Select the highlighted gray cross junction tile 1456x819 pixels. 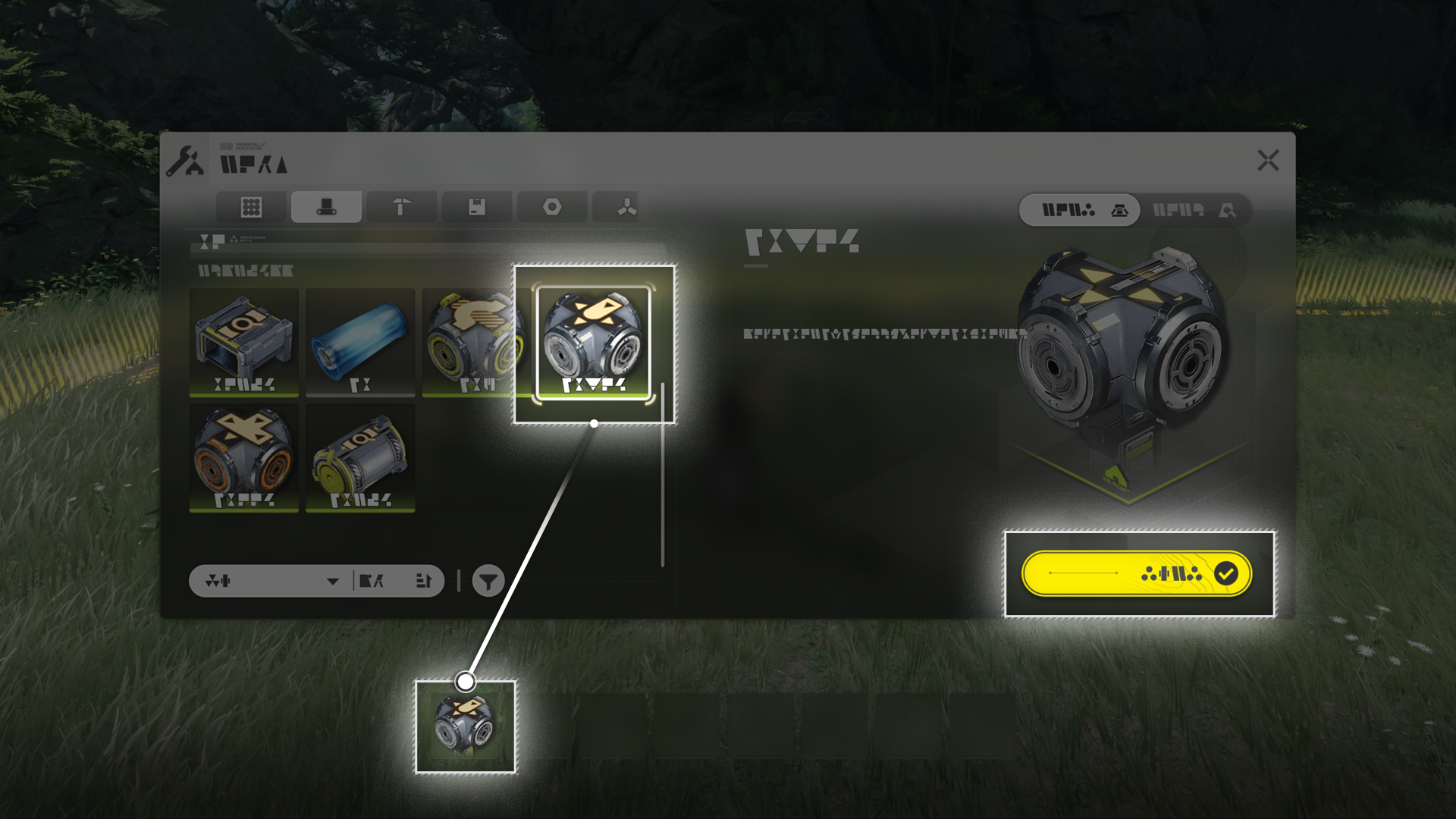(593, 343)
